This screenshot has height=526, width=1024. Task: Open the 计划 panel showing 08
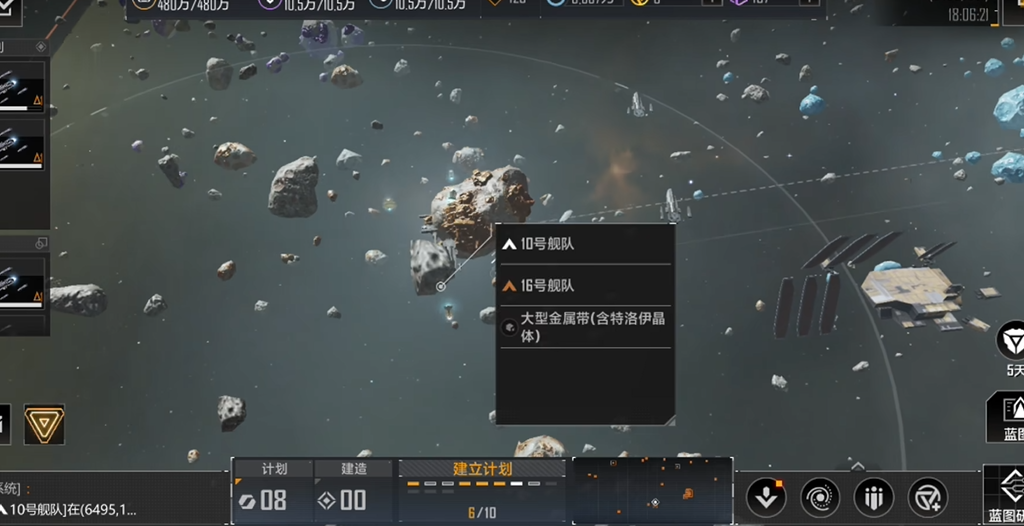[x=272, y=491]
